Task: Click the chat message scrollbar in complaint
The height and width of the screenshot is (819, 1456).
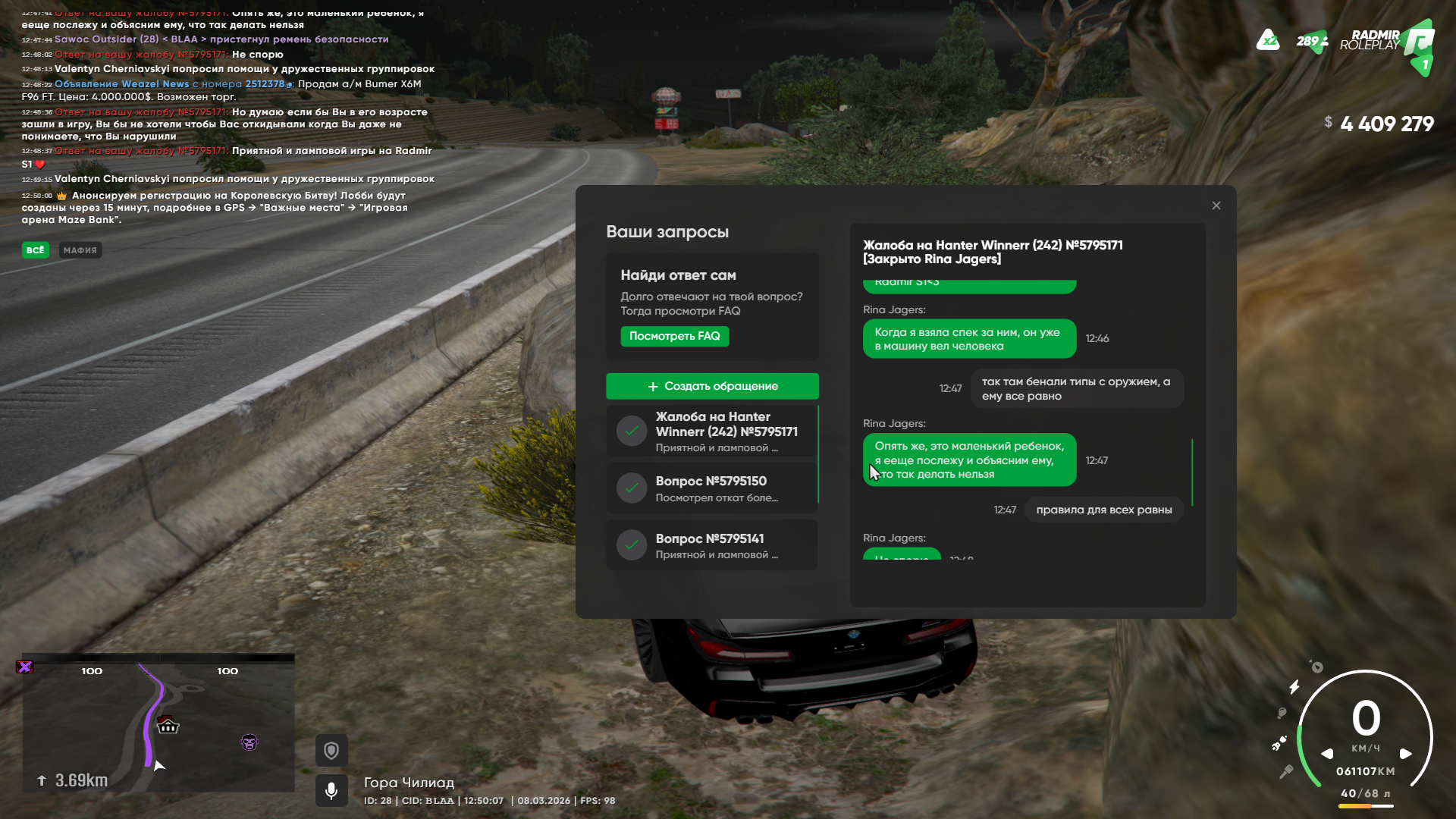Action: coord(1192,472)
